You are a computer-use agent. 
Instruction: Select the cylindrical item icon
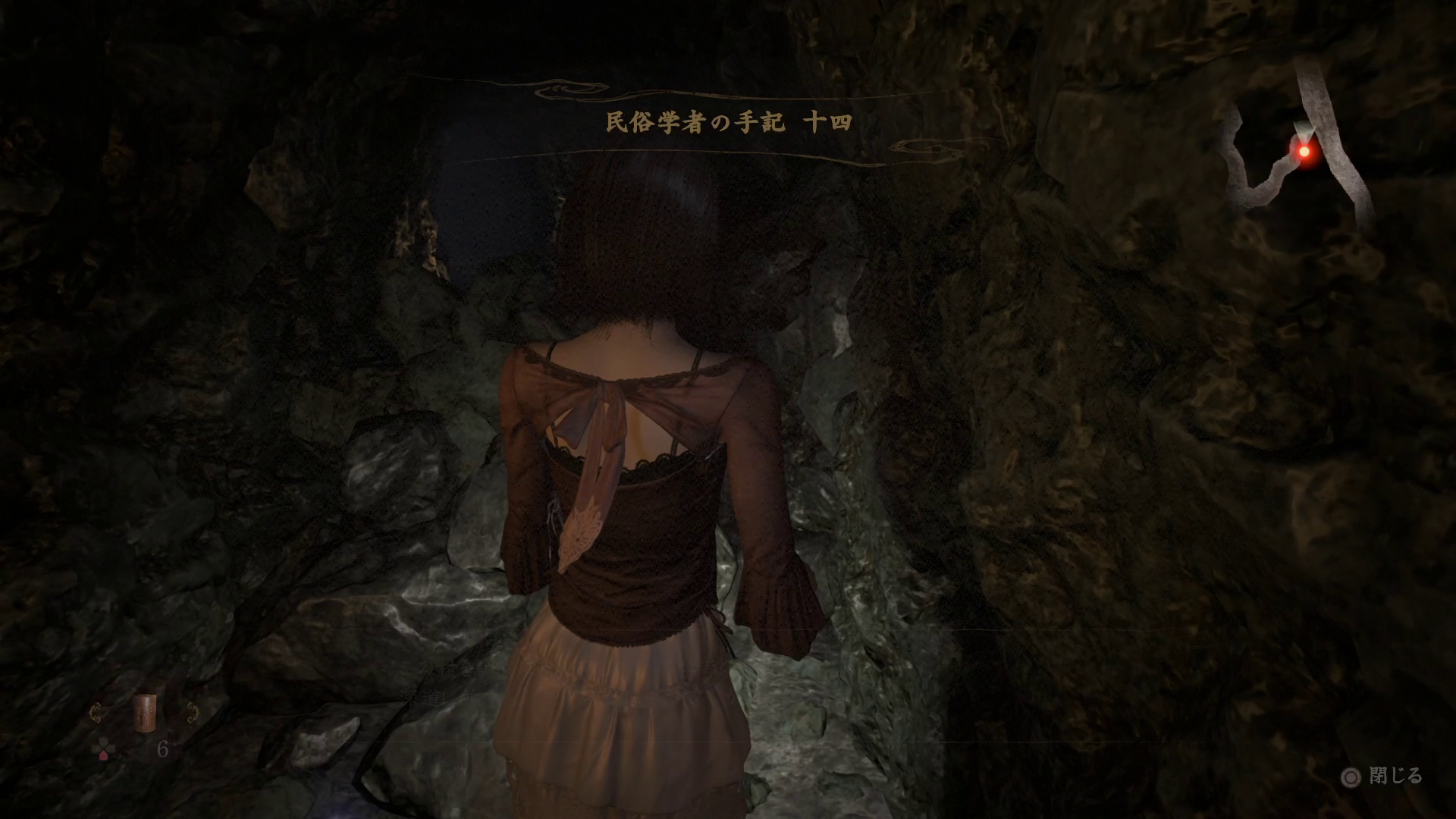point(143,713)
